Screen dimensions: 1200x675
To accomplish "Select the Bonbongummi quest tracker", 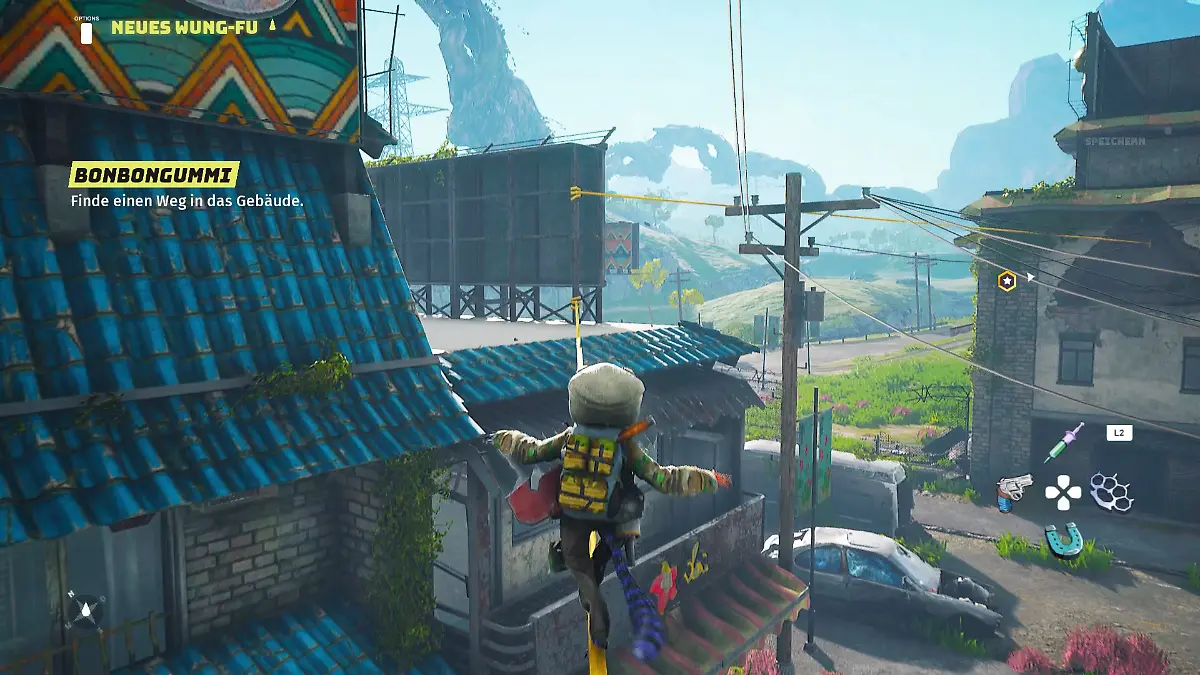I will pos(154,175).
